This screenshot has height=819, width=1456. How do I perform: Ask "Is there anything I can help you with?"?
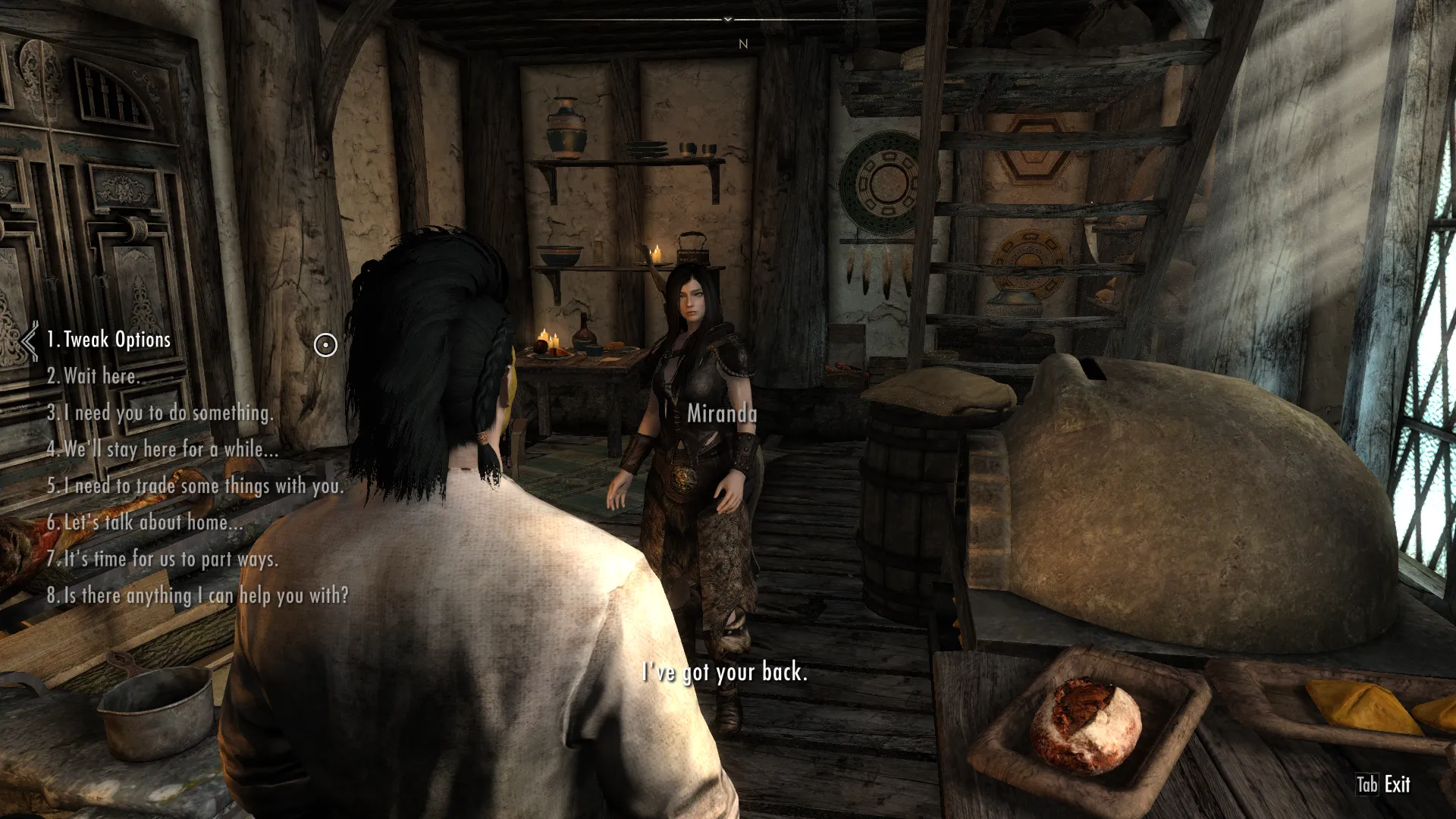coord(198,595)
